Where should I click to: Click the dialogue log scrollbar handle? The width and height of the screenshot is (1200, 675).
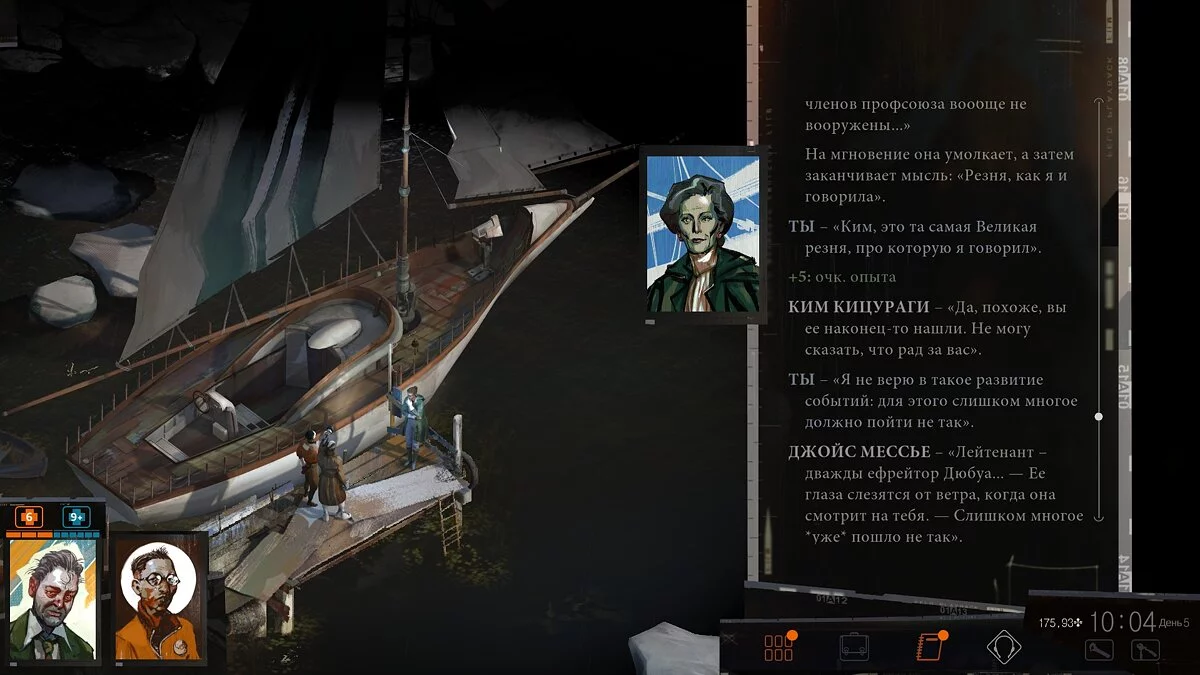(x=1098, y=416)
